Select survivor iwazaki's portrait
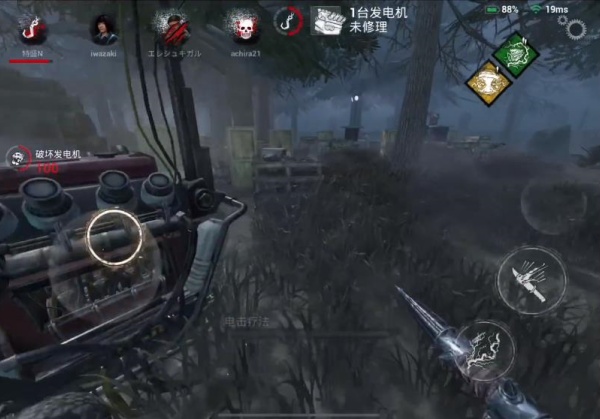The height and width of the screenshot is (419, 600). [103, 27]
